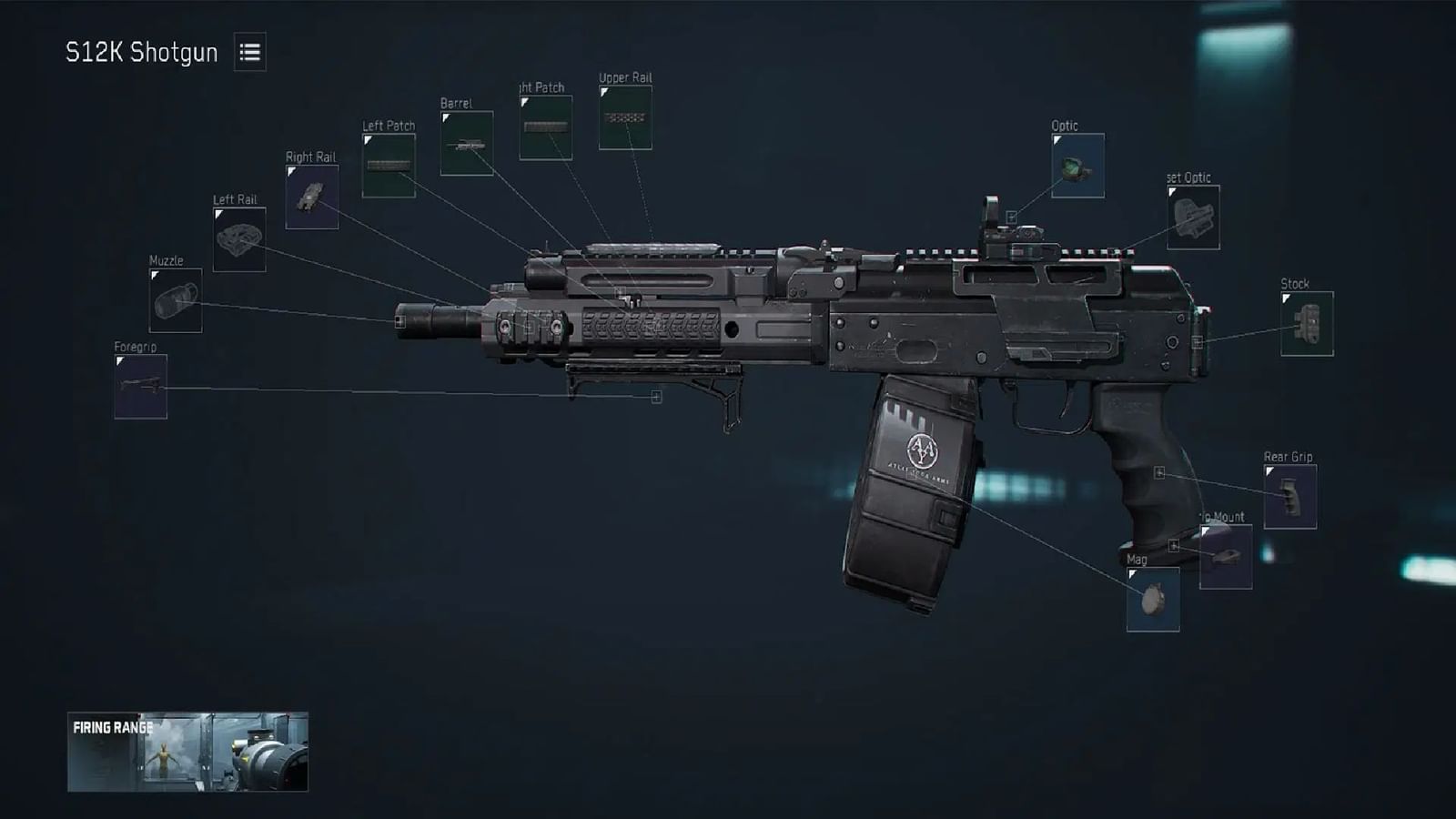Open the weapon list menu beside S12K Shotgun
This screenshot has height=819, width=1456.
pyautogui.click(x=252, y=52)
